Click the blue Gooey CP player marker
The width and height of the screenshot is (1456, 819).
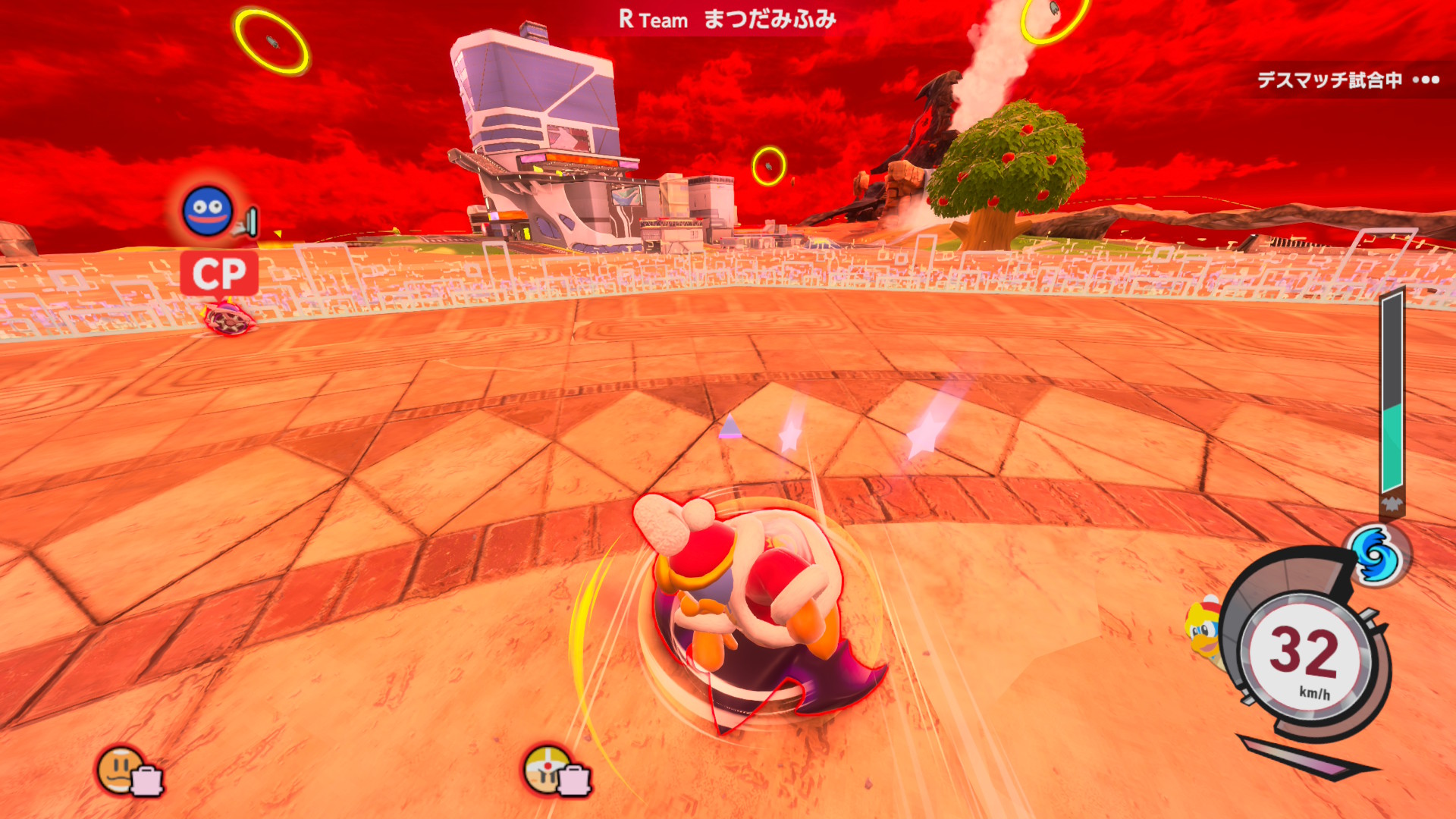coord(207,211)
